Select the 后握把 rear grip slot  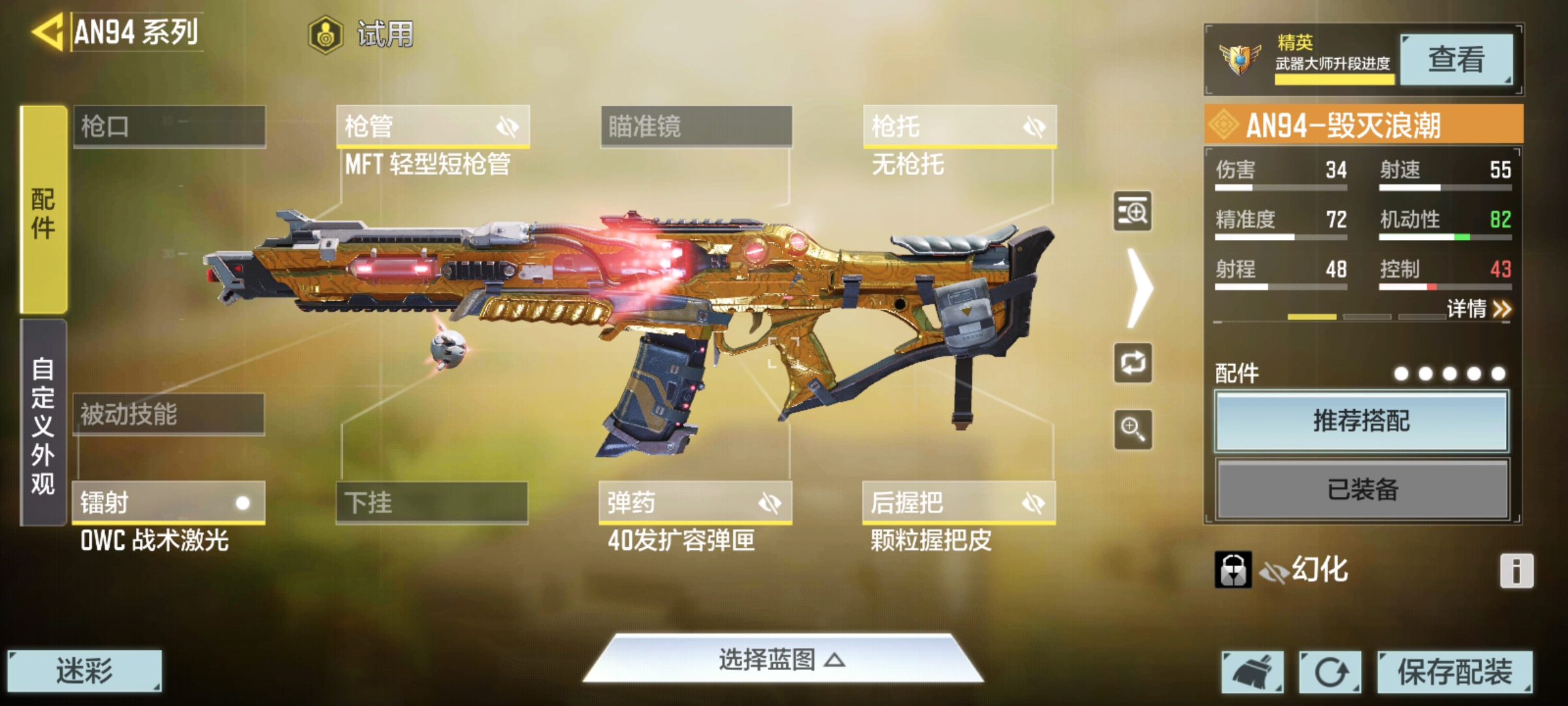[x=958, y=503]
